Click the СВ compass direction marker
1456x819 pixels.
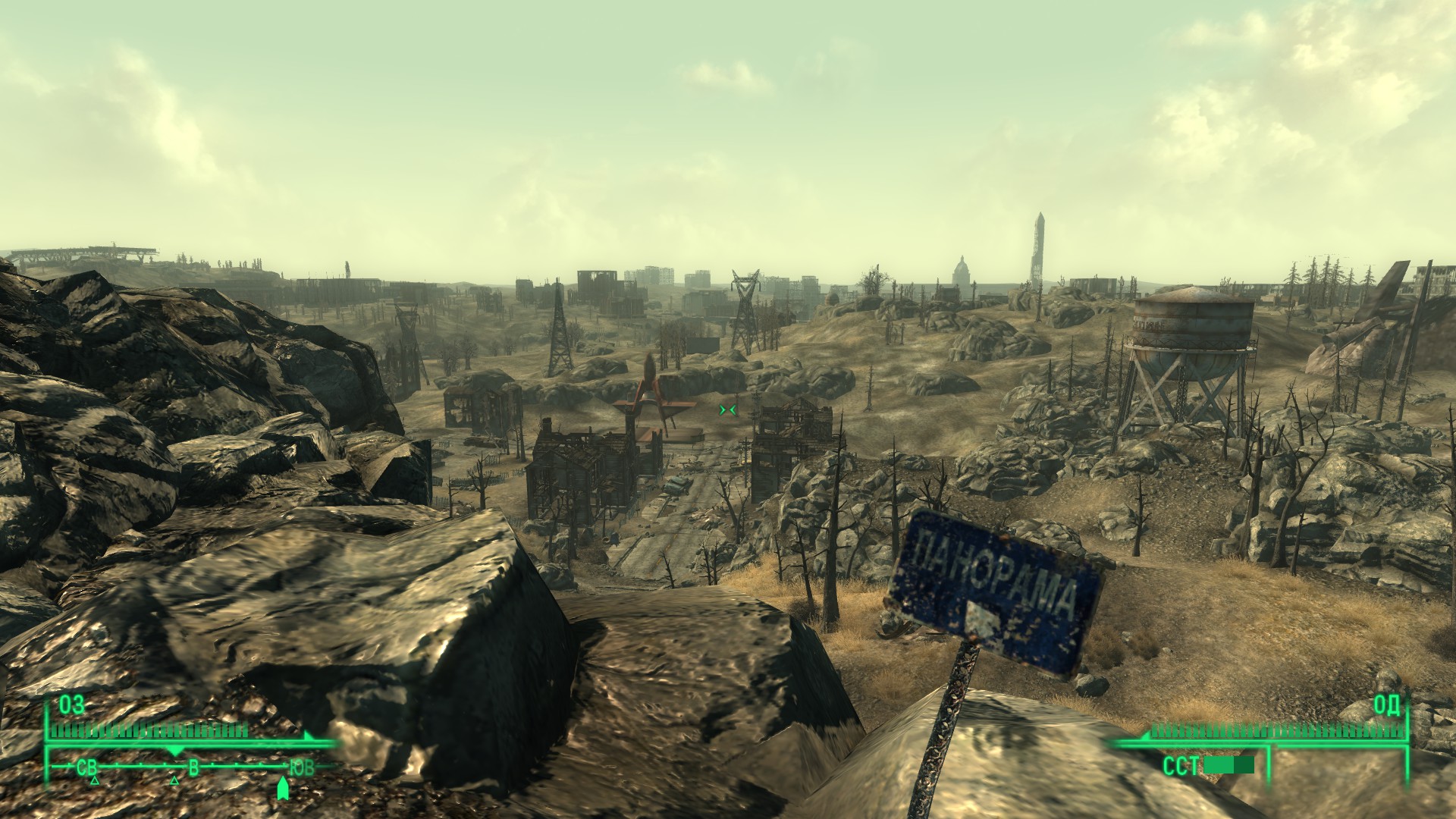coord(86,767)
